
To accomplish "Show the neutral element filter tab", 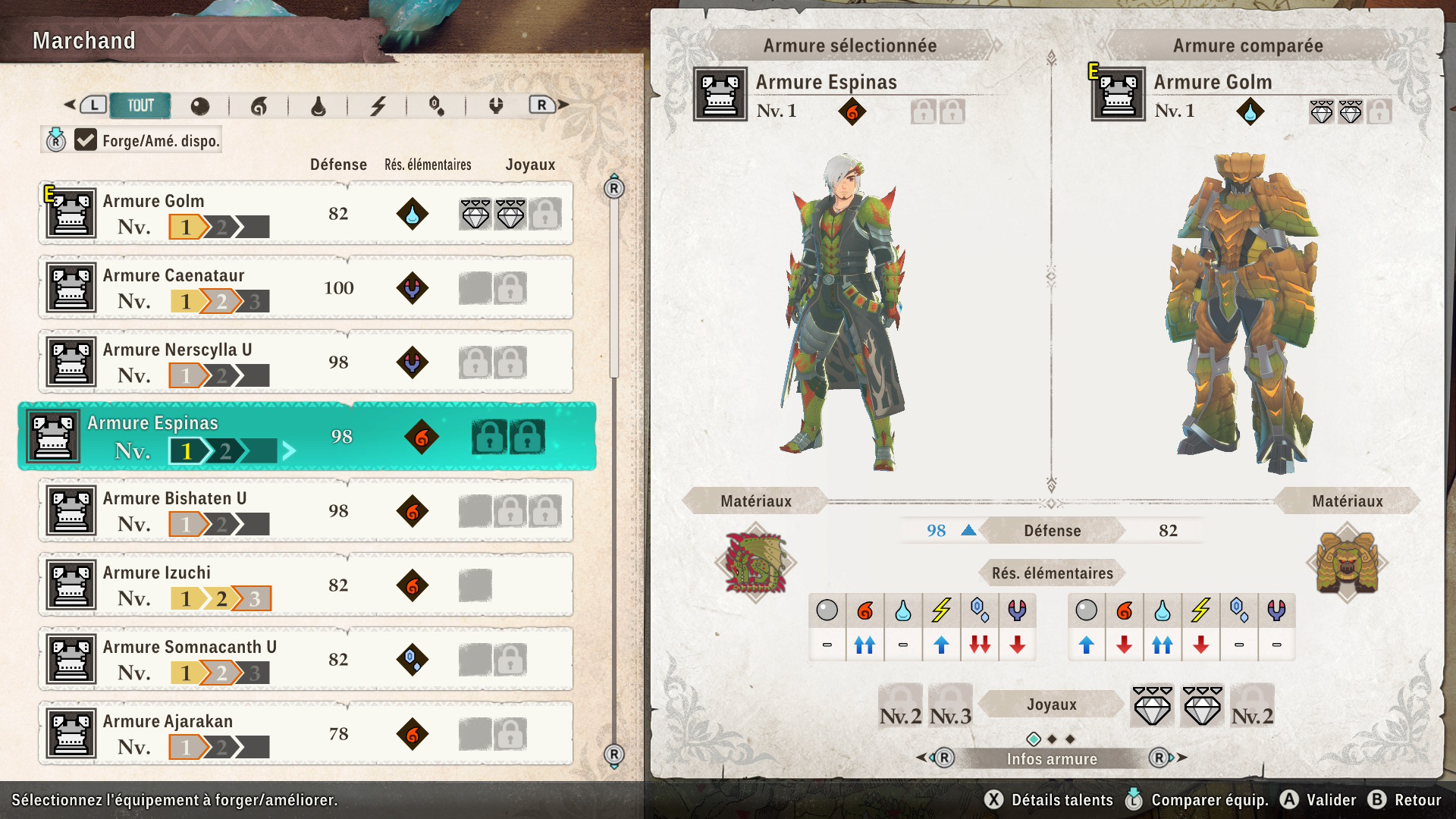I will (x=200, y=106).
